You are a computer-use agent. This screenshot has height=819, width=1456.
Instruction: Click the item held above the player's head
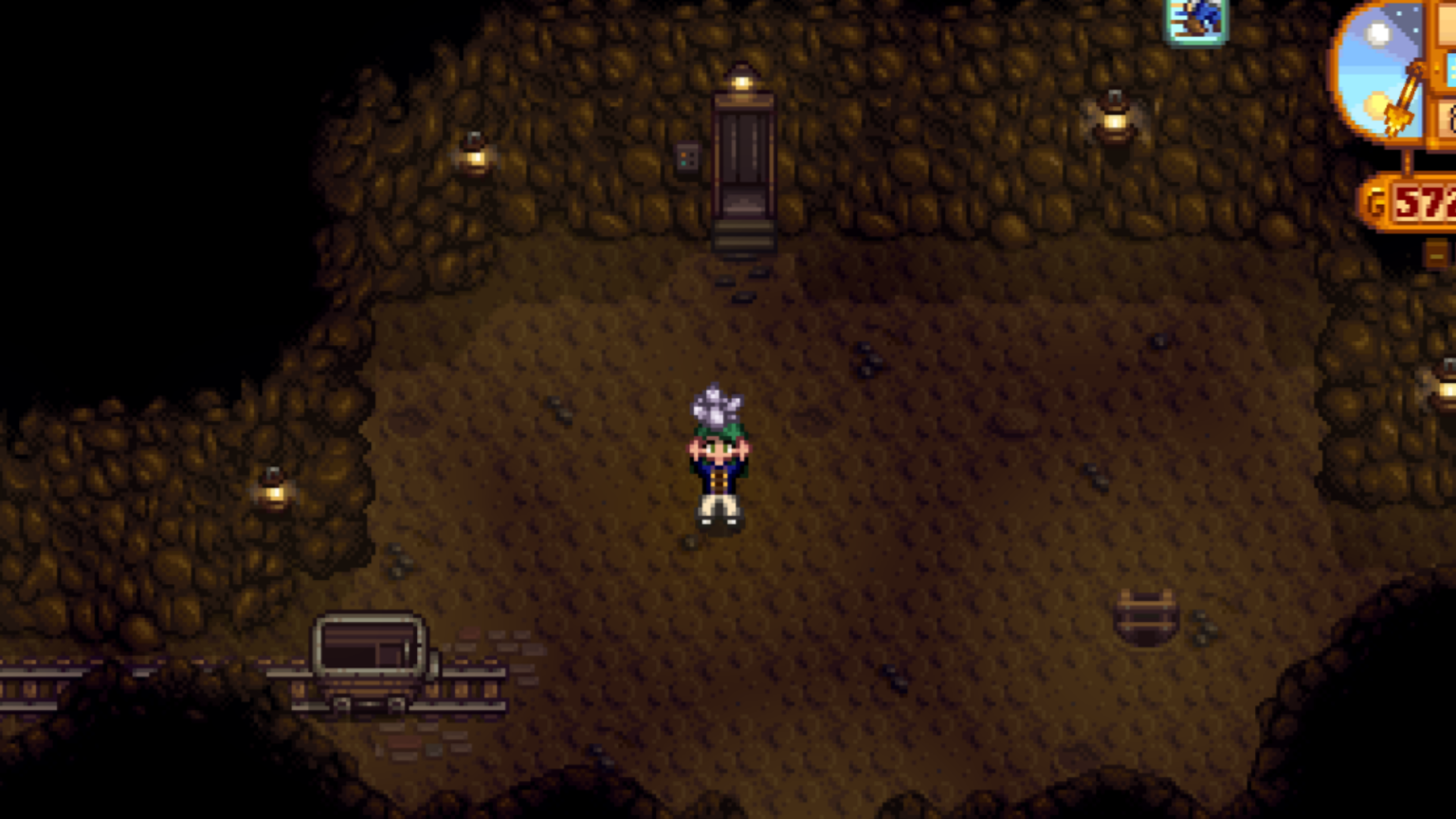coord(717,403)
